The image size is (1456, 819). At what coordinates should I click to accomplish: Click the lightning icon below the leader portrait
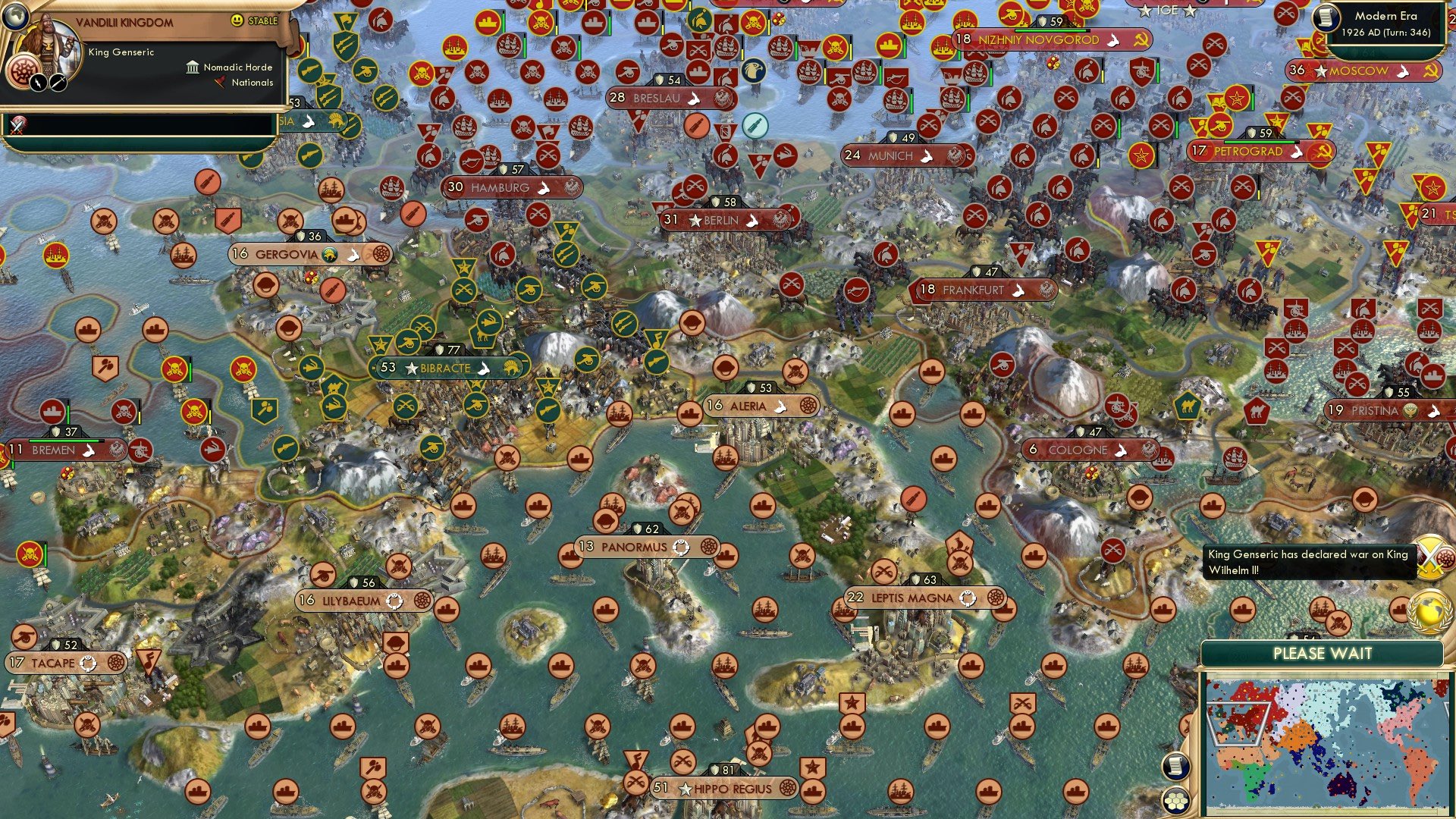click(38, 82)
